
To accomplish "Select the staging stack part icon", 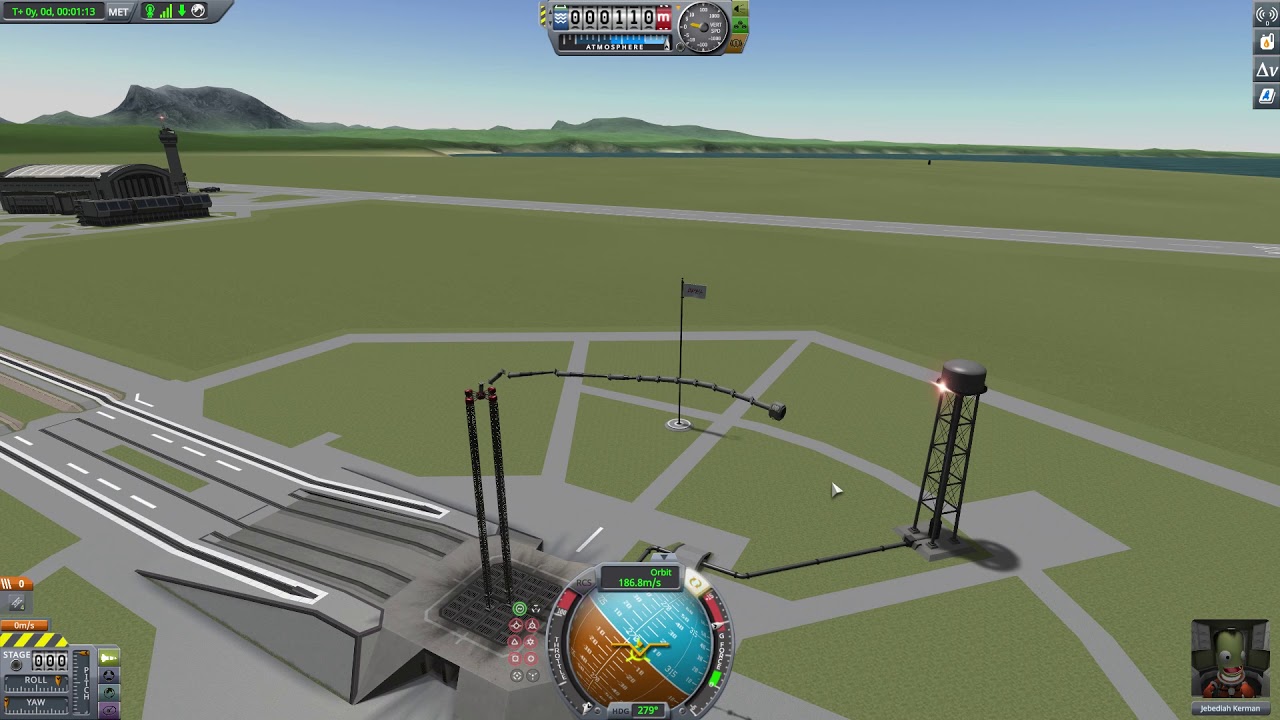I will click(x=17, y=602).
